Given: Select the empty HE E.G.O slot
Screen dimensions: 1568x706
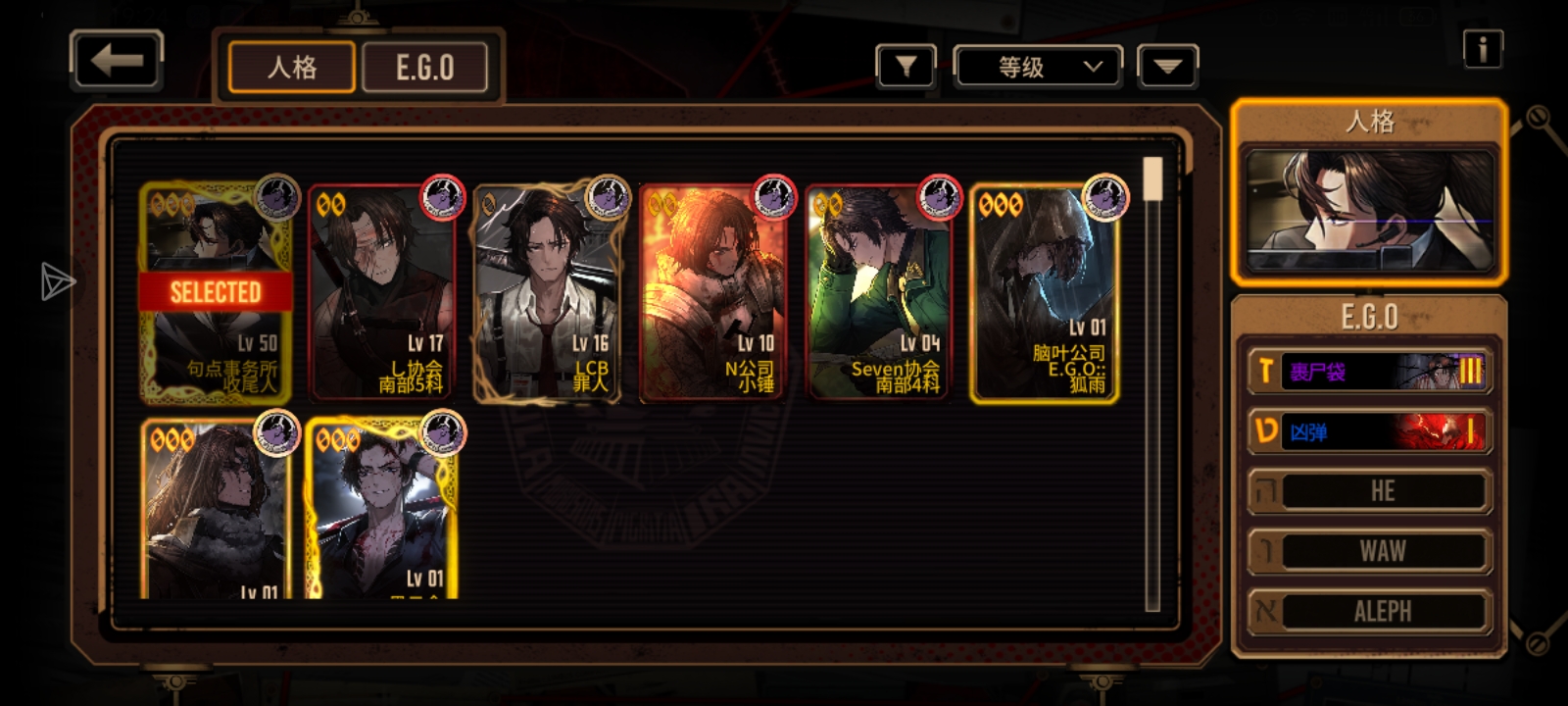Looking at the screenshot, I should tap(1369, 491).
